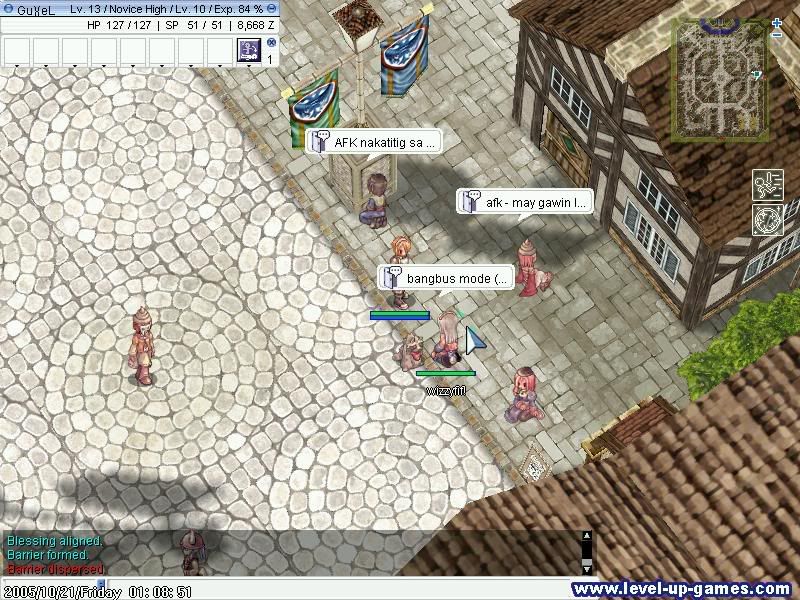The height and width of the screenshot is (600, 800).
Task: Click the minimap overview
Action: [x=718, y=78]
